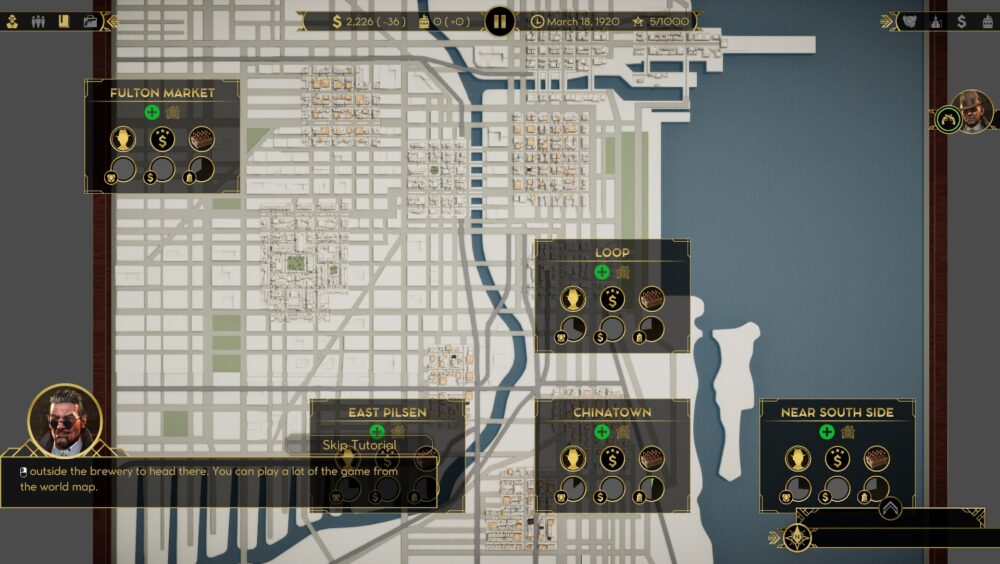Viewport: 1000px width, 564px height.
Task: Open the crew members panel
Action: 40,20
